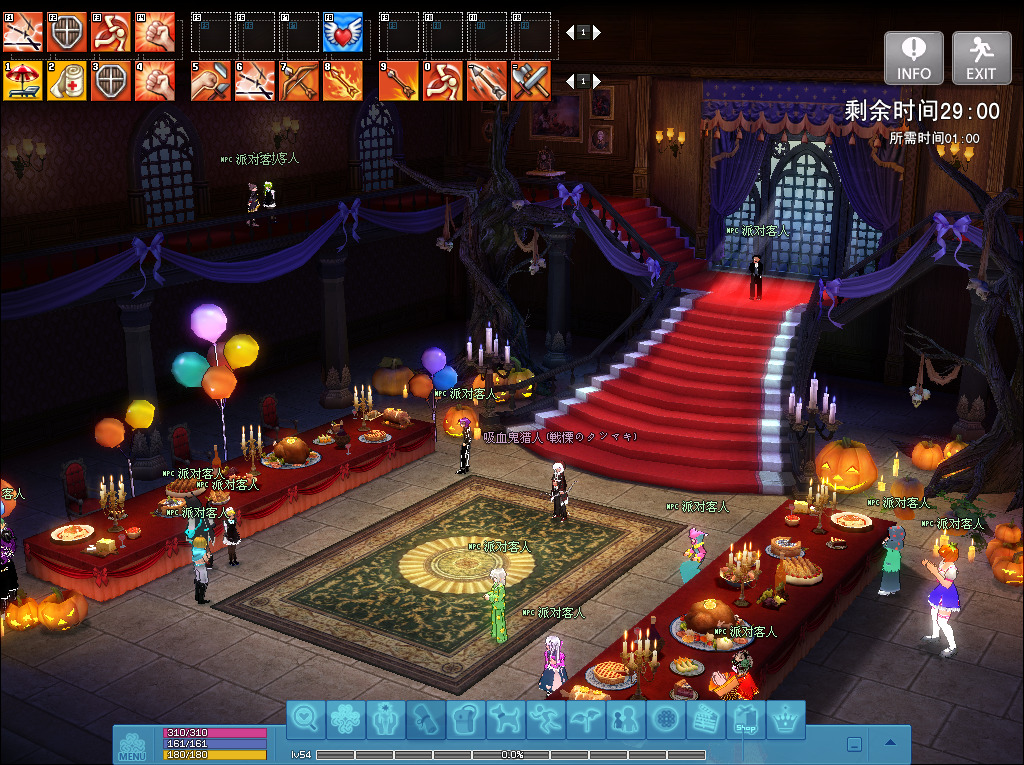
Task: Click the magnifying glass search icon
Action: click(x=306, y=718)
